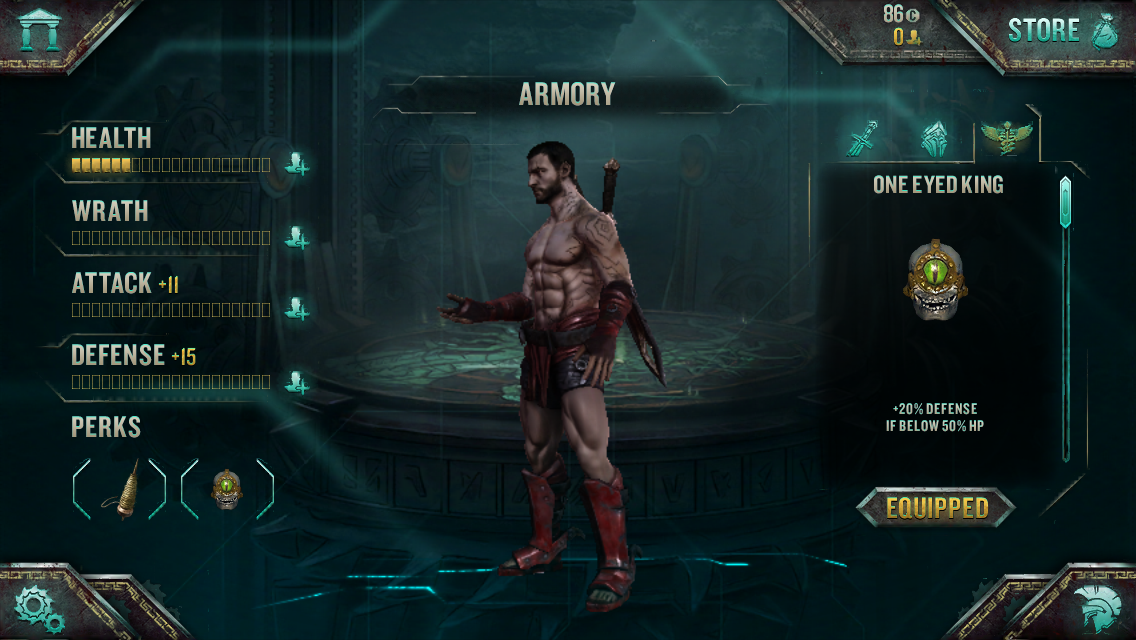Switch to the armor tab
Screen dimensions: 1136x640
click(934, 139)
